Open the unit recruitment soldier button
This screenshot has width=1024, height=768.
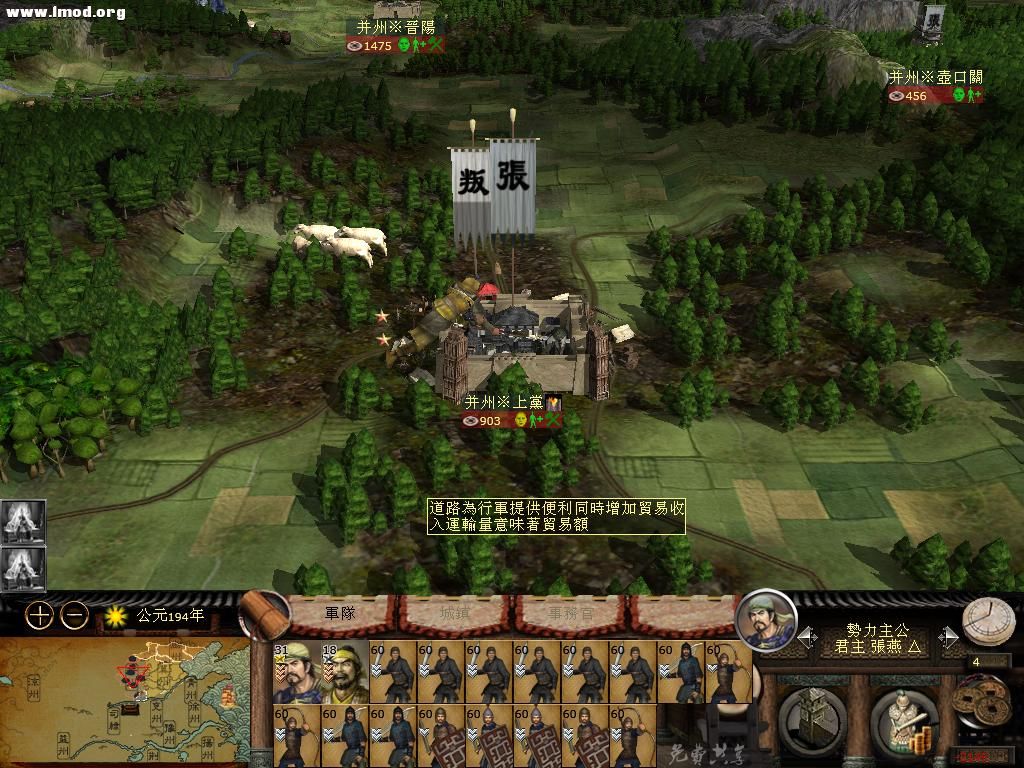903,720
